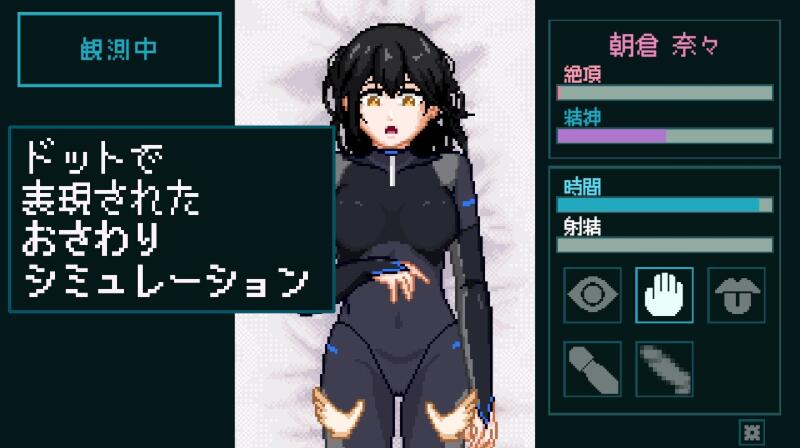Select the pixelated blurred tool icon
This screenshot has height=448, width=800.
coord(665,368)
